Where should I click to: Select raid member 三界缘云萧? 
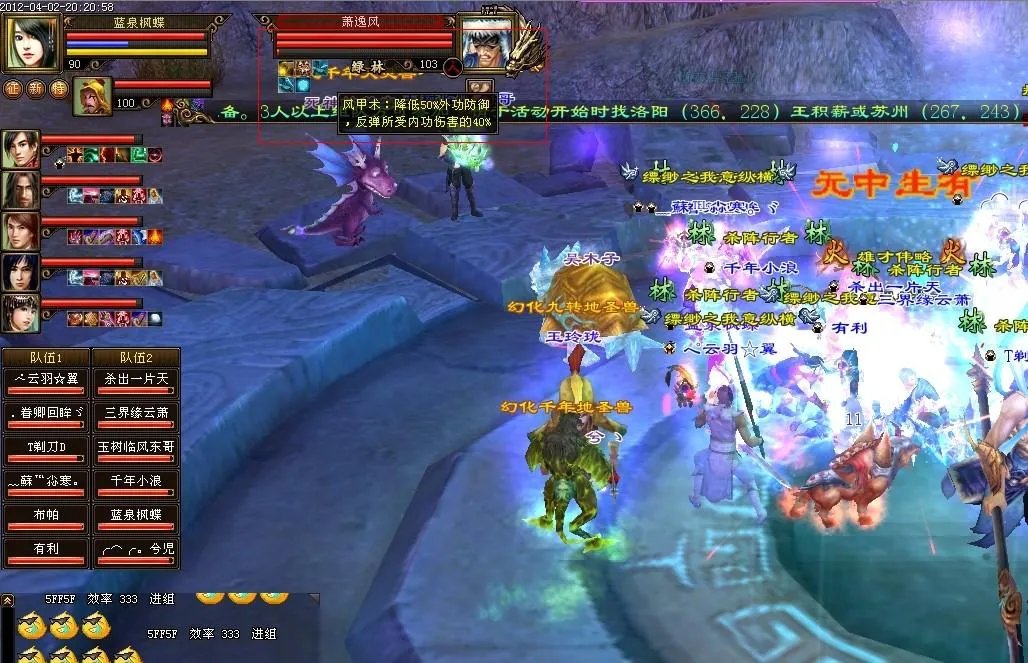click(136, 412)
